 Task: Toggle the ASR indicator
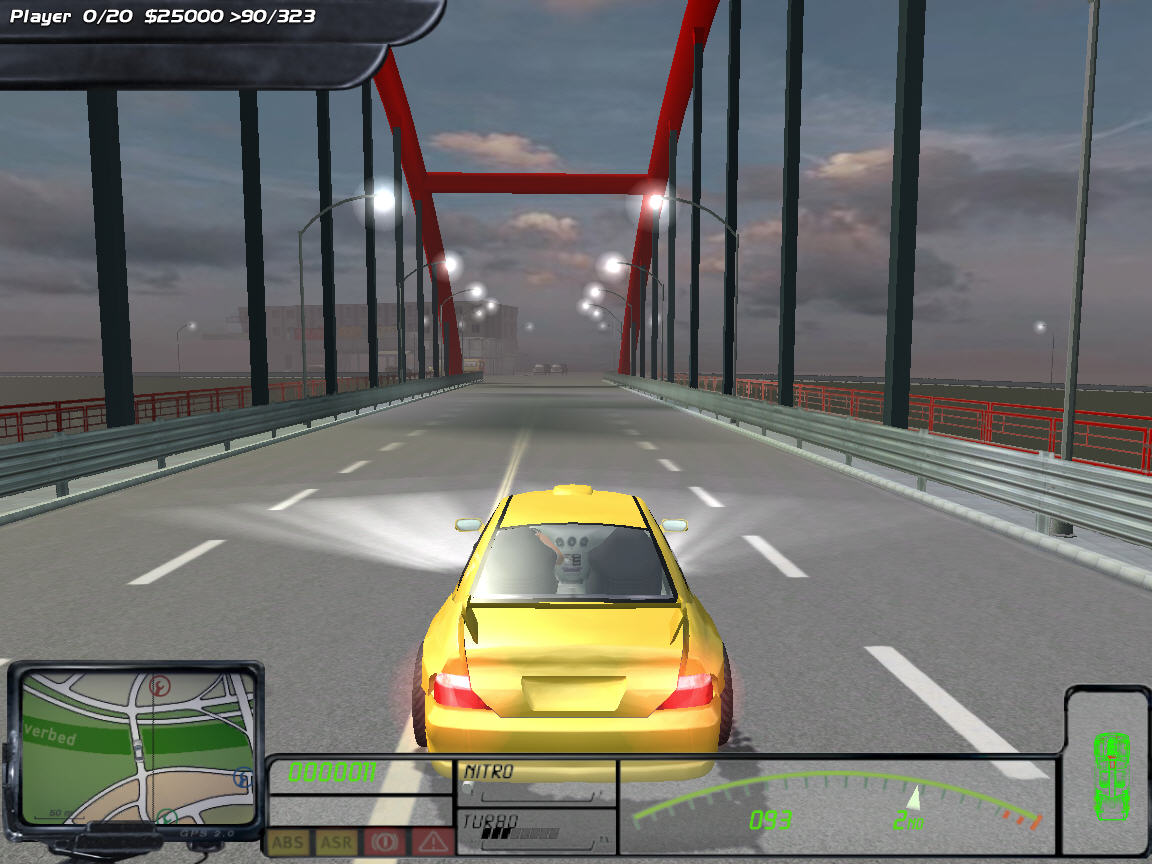[x=336, y=843]
